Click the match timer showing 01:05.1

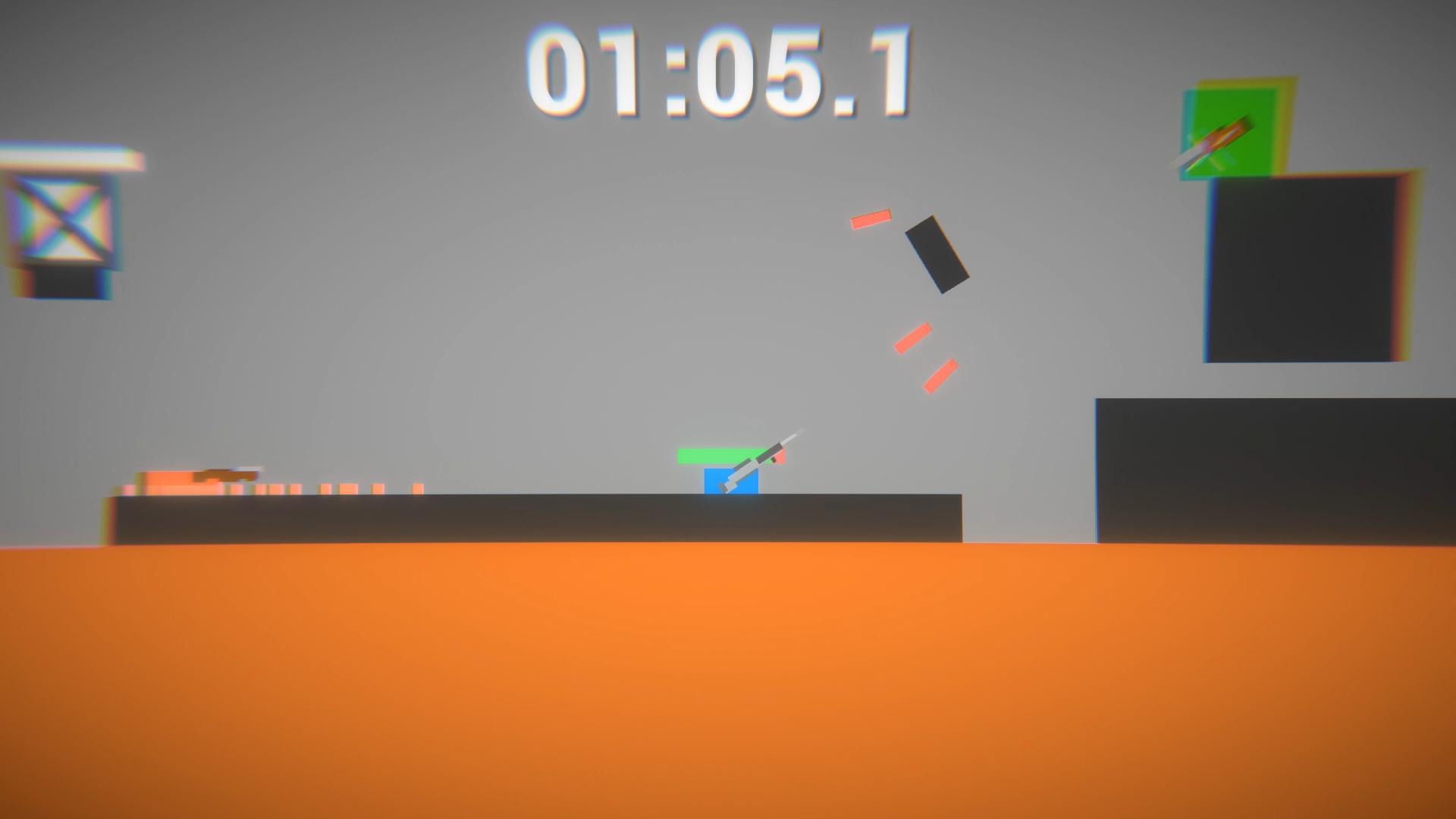coord(722,68)
